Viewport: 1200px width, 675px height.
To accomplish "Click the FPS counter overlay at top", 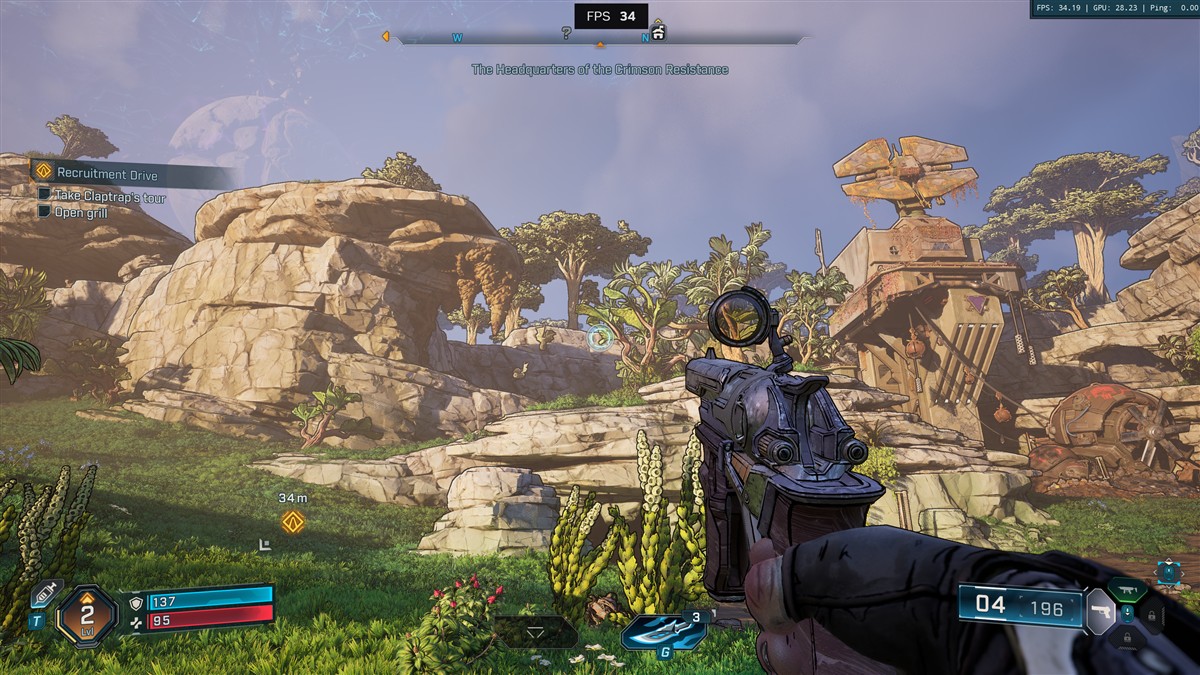I will point(610,16).
